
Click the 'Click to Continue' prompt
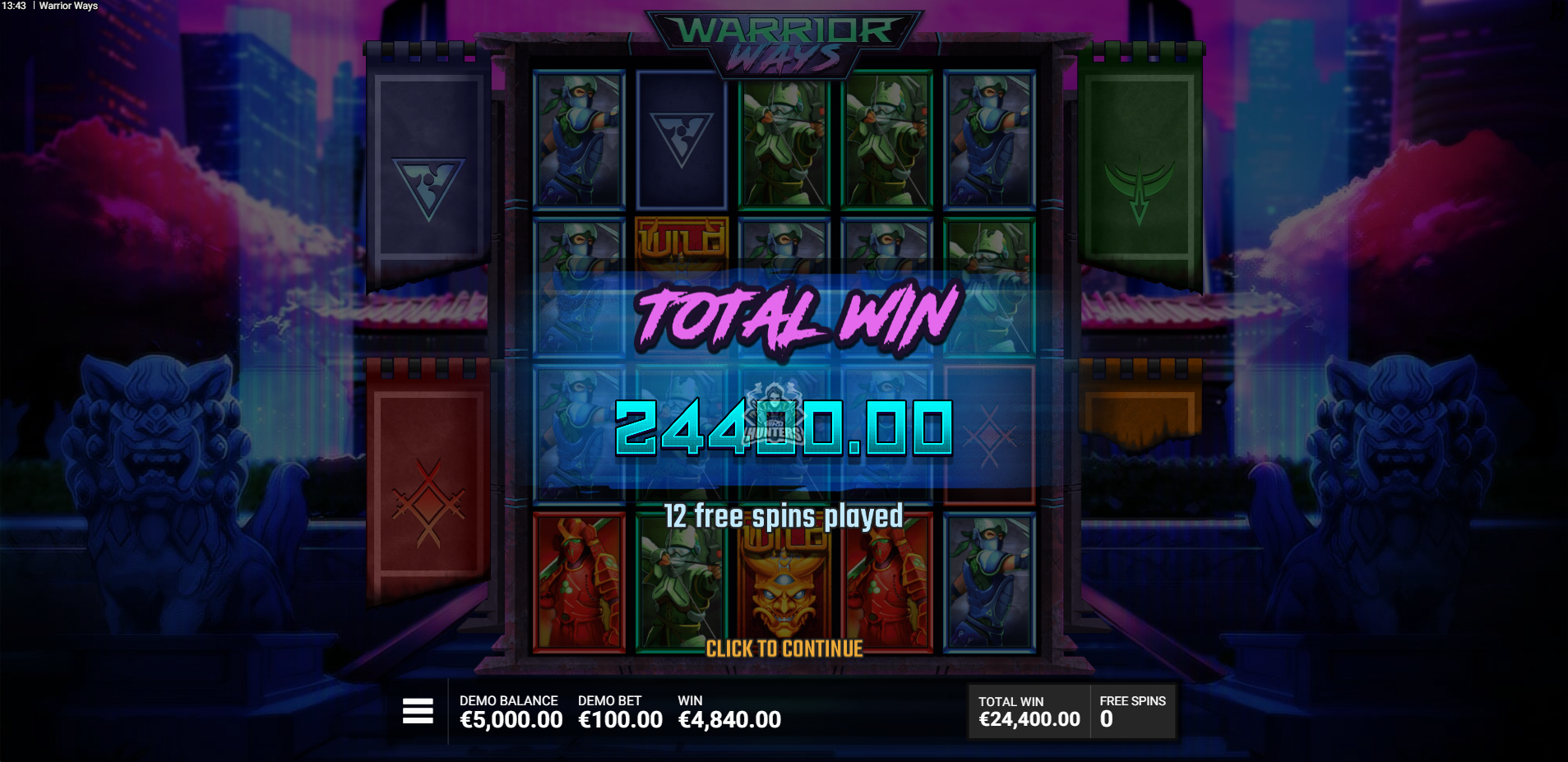pos(784,649)
